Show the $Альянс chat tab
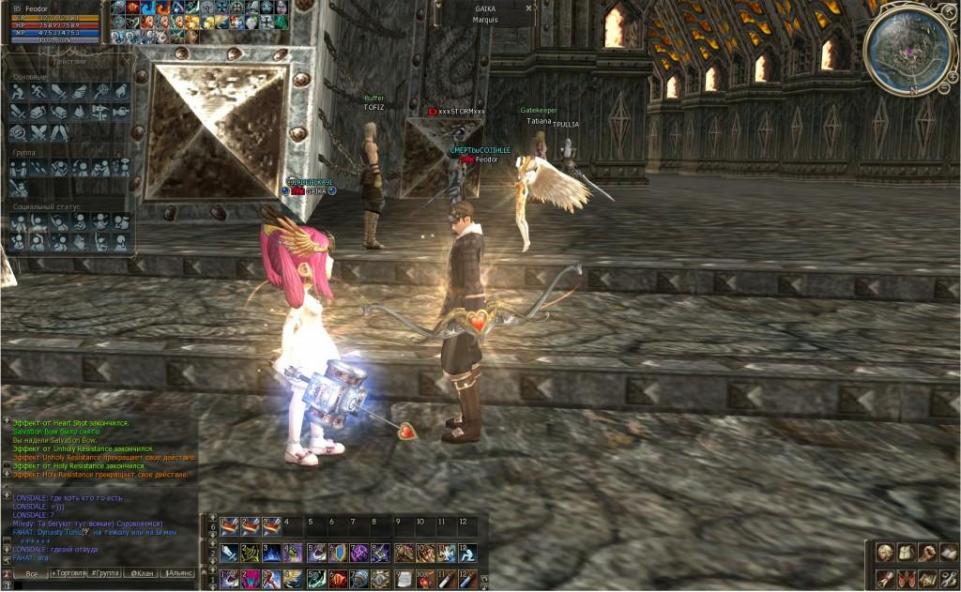Screen dimensions: 961x592 (x=178, y=574)
